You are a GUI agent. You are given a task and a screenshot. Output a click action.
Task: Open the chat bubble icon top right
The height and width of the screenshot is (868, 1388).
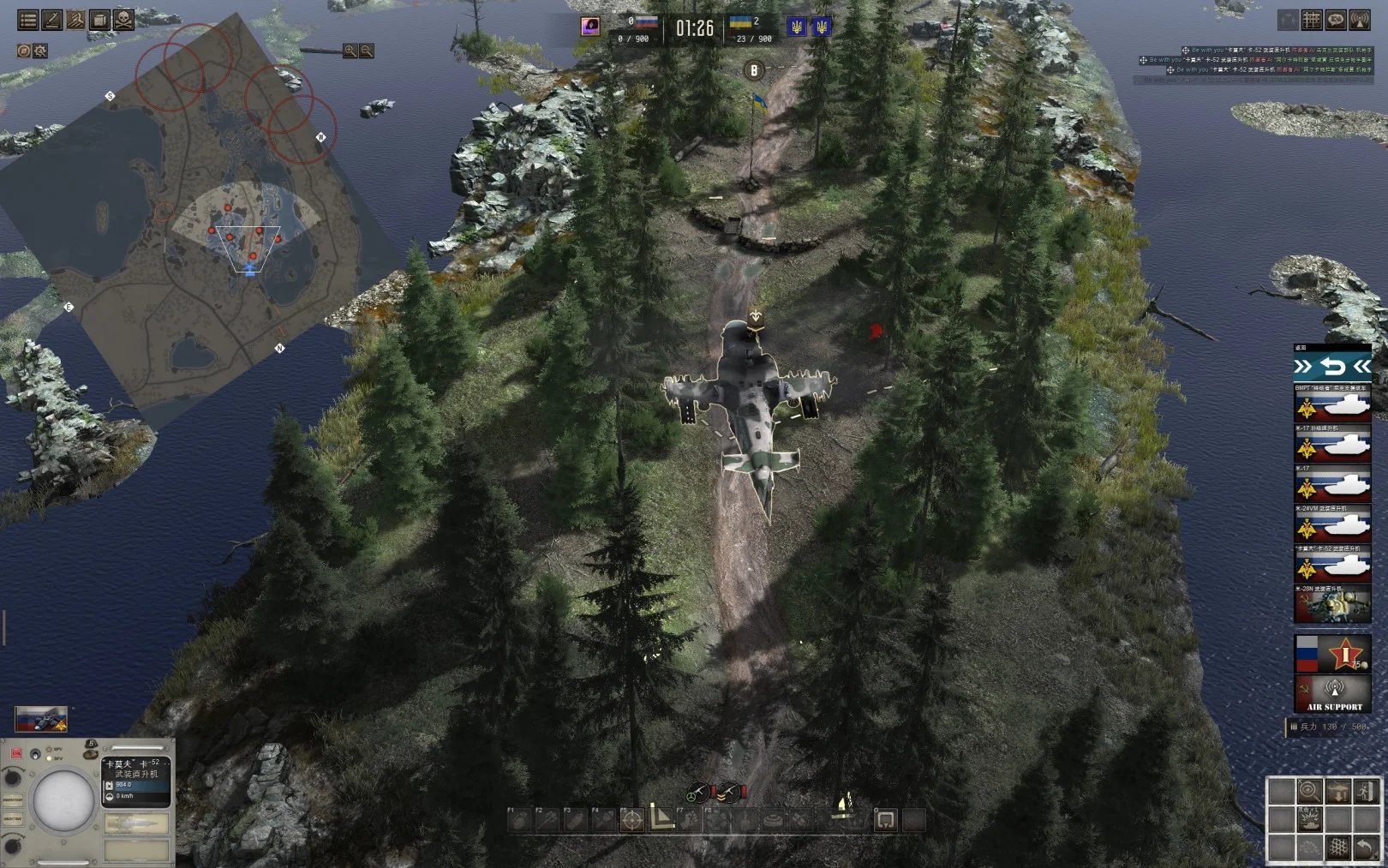point(1336,20)
